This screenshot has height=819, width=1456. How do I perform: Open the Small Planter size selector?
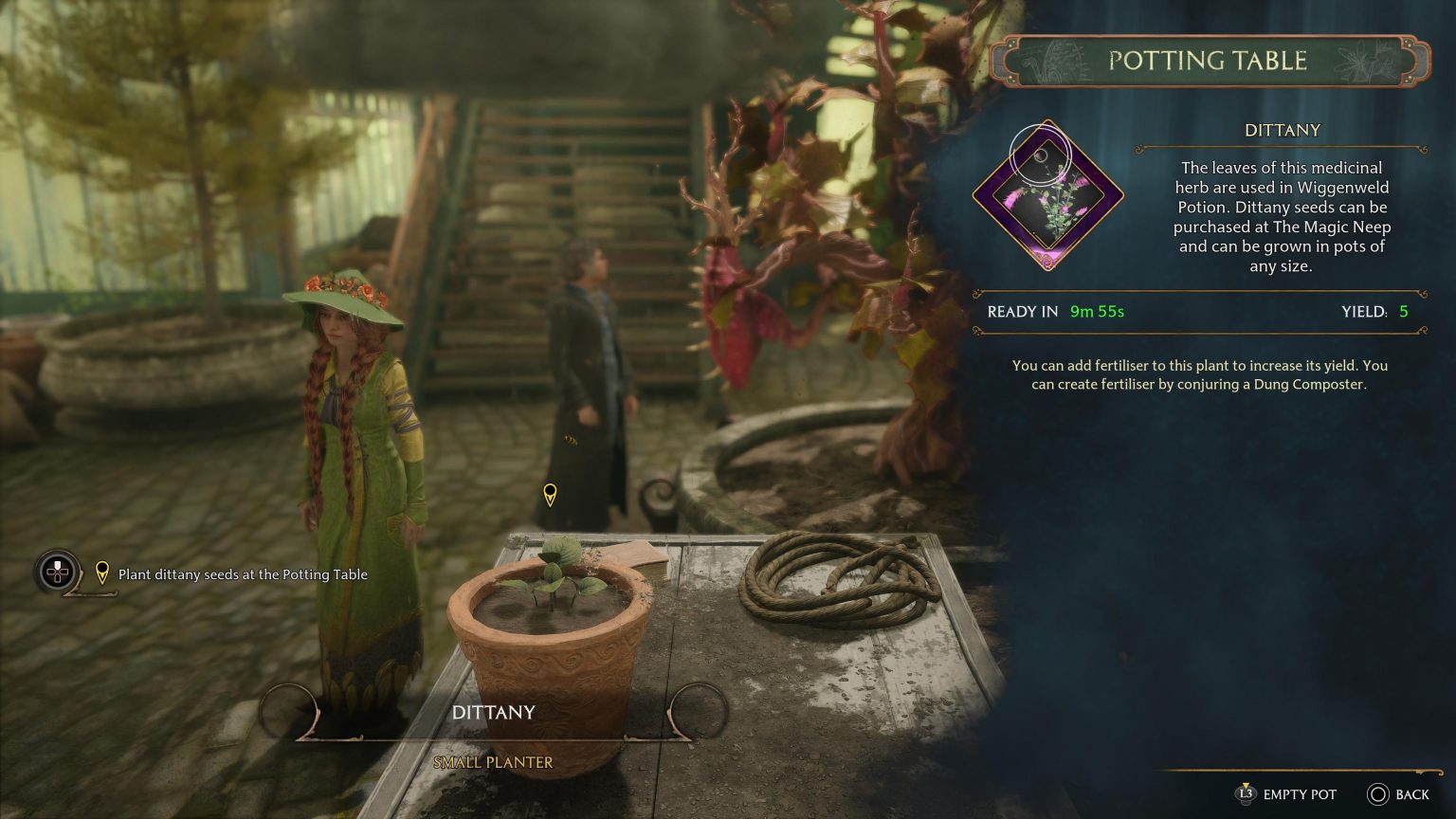point(493,761)
